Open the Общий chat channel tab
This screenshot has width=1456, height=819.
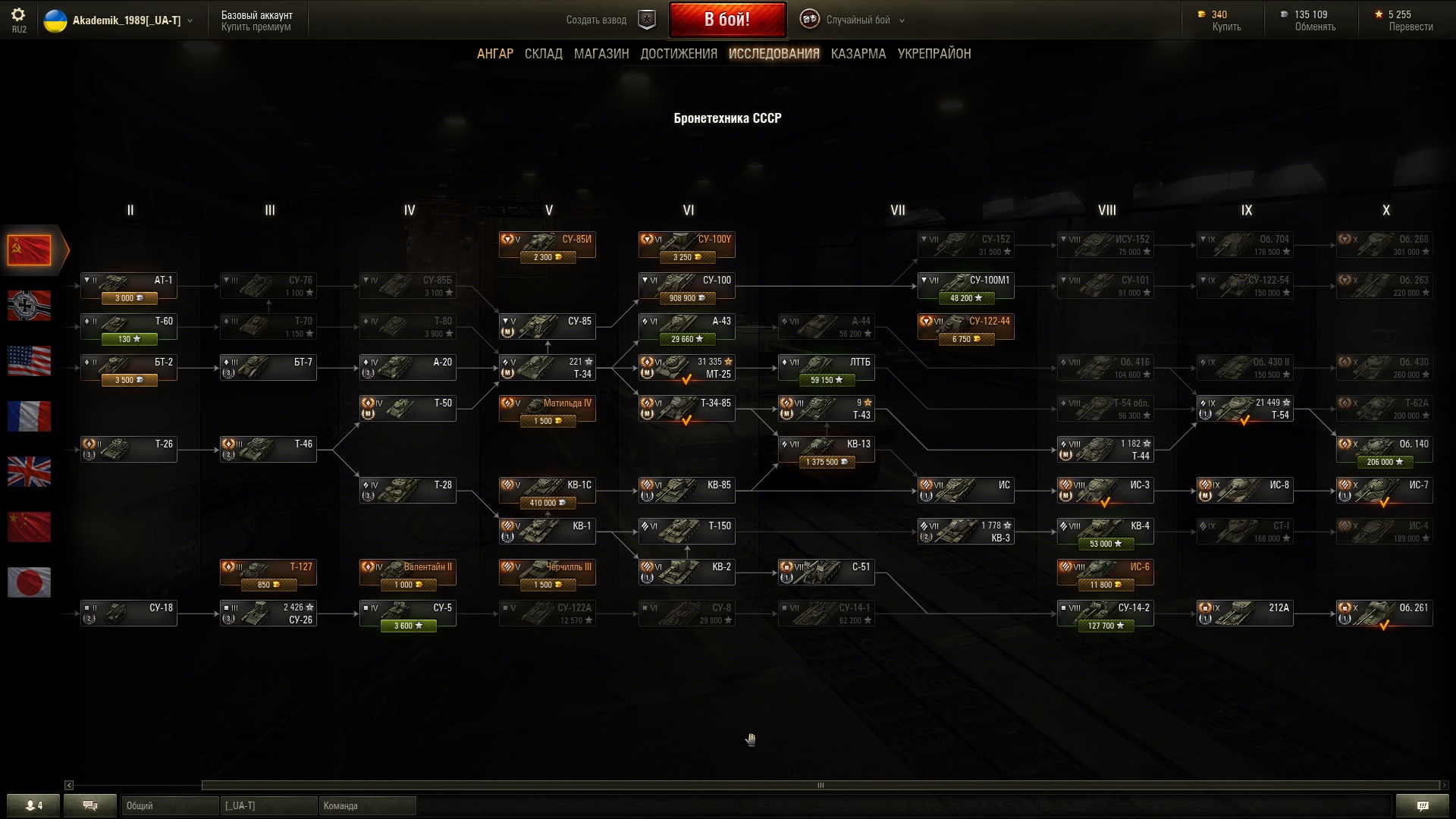pos(169,805)
